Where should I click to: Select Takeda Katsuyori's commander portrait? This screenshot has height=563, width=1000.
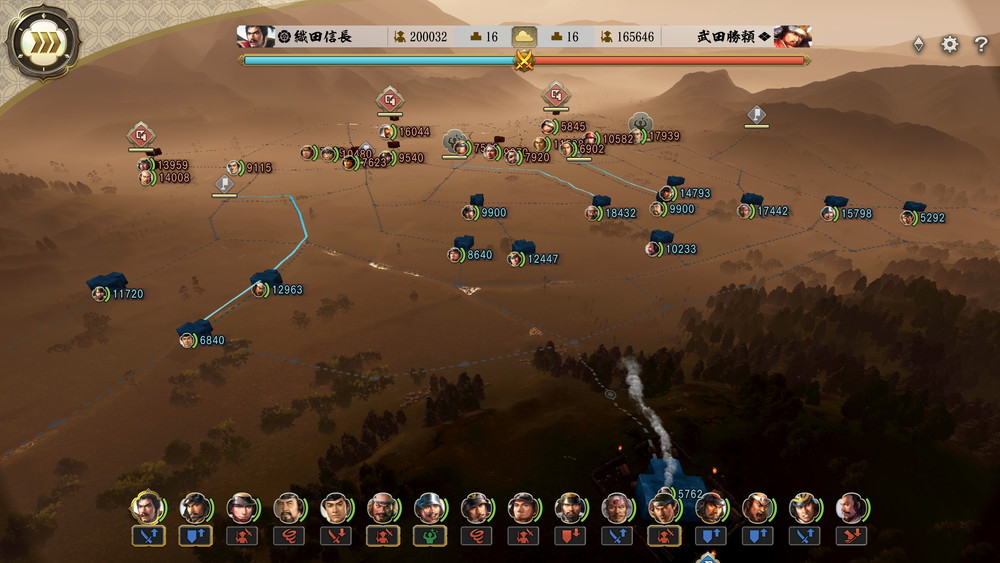(792, 37)
